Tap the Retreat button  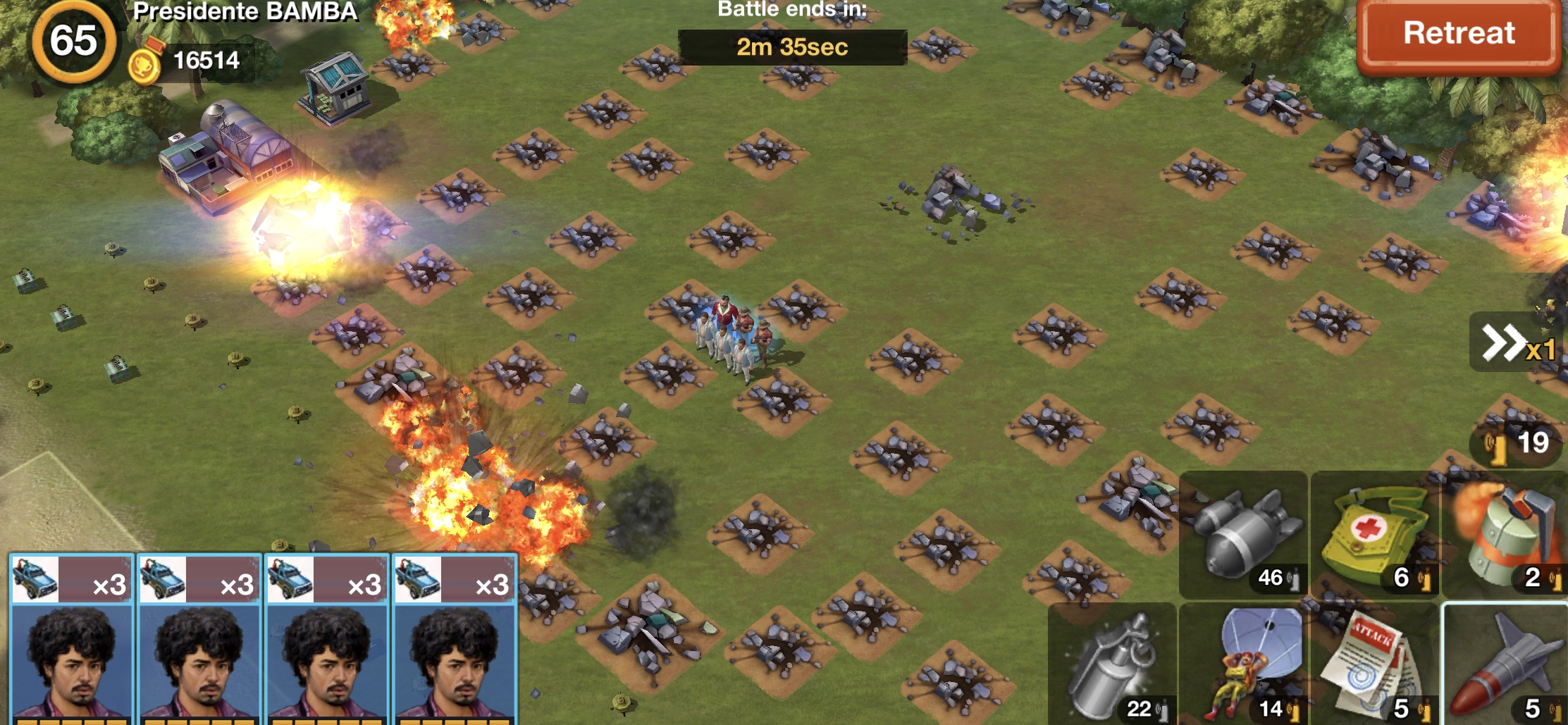click(x=1458, y=35)
